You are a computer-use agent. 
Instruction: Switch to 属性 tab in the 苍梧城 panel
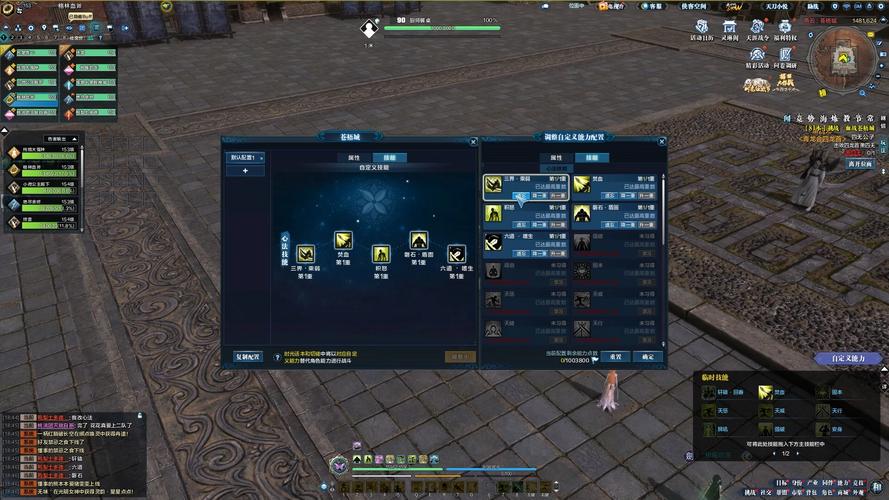354,157
